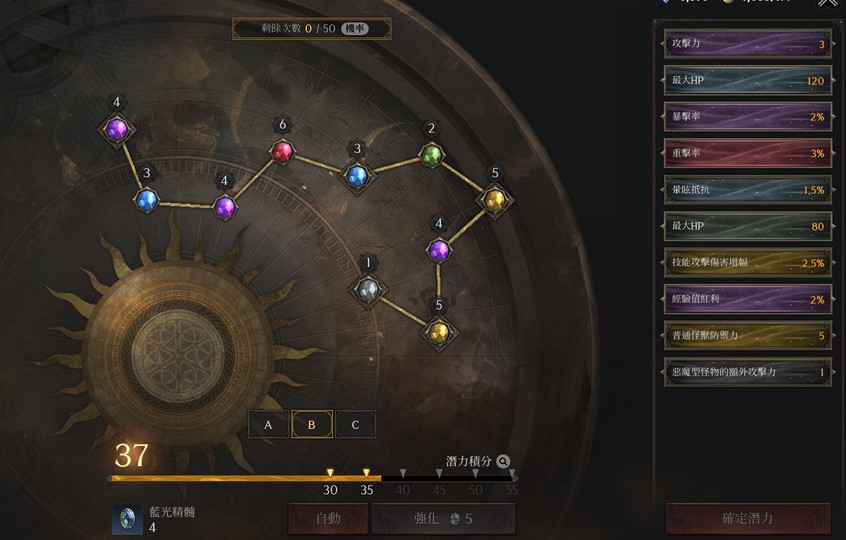This screenshot has width=846, height=540.
Task: Select the 經驗值紅利 stat row
Action: pos(747,299)
